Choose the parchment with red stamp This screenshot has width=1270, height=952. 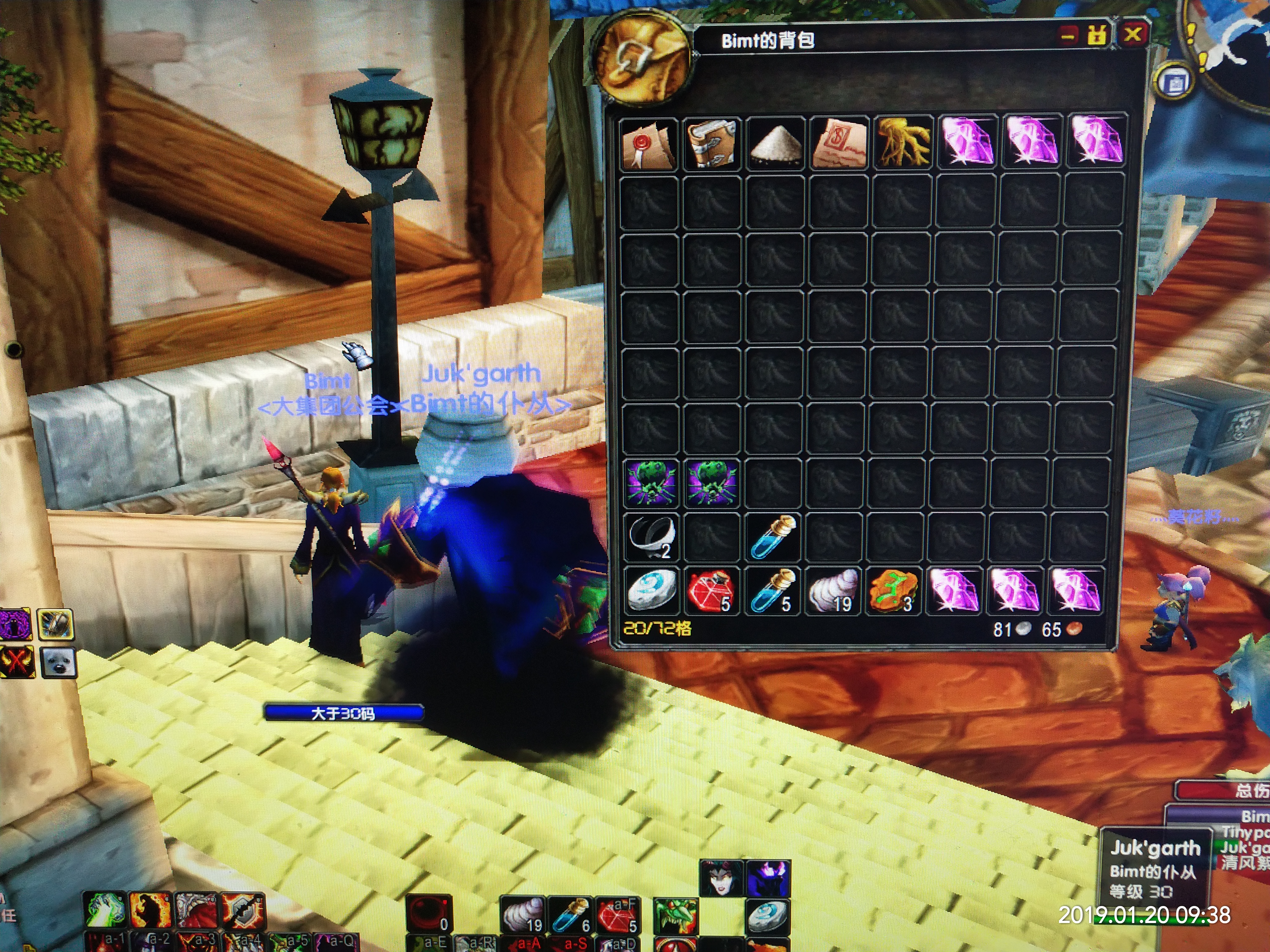(839, 144)
